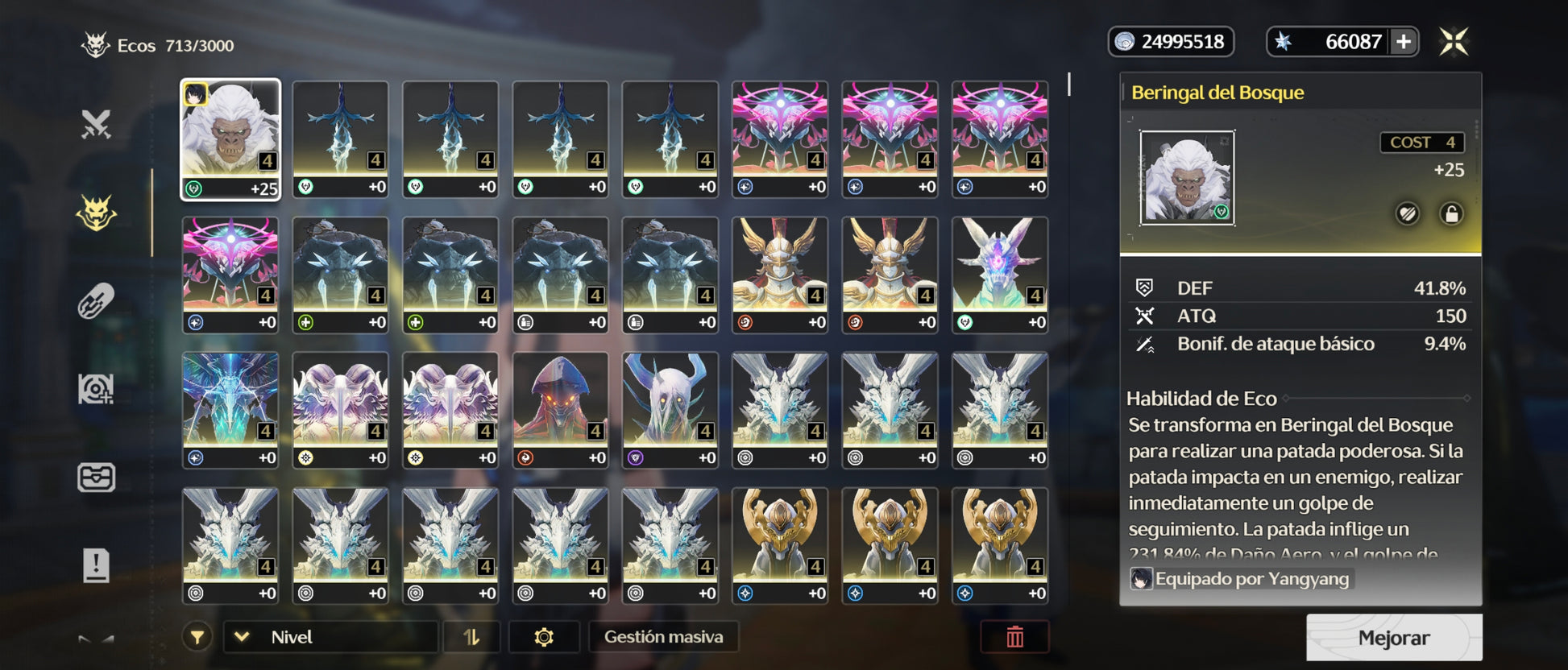The height and width of the screenshot is (670, 1568).
Task: Click the Beringal portrait in detail panel
Action: pyautogui.click(x=1187, y=178)
